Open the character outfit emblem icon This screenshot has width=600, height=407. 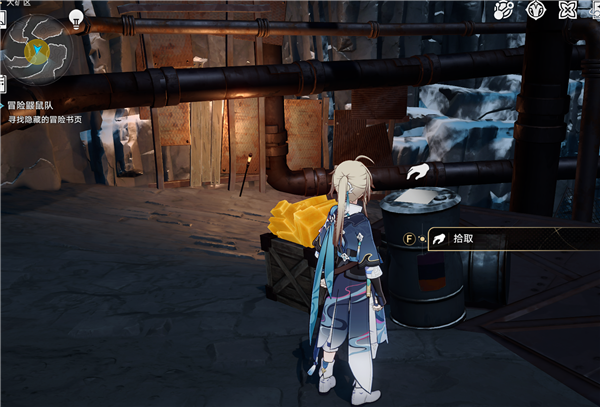536,11
